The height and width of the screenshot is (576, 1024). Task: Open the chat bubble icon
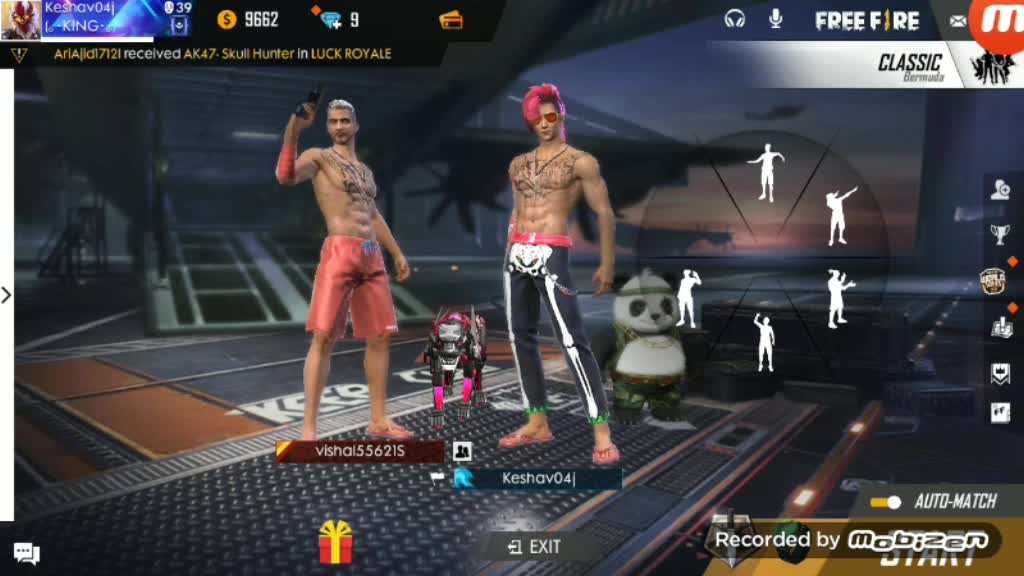click(x=26, y=553)
